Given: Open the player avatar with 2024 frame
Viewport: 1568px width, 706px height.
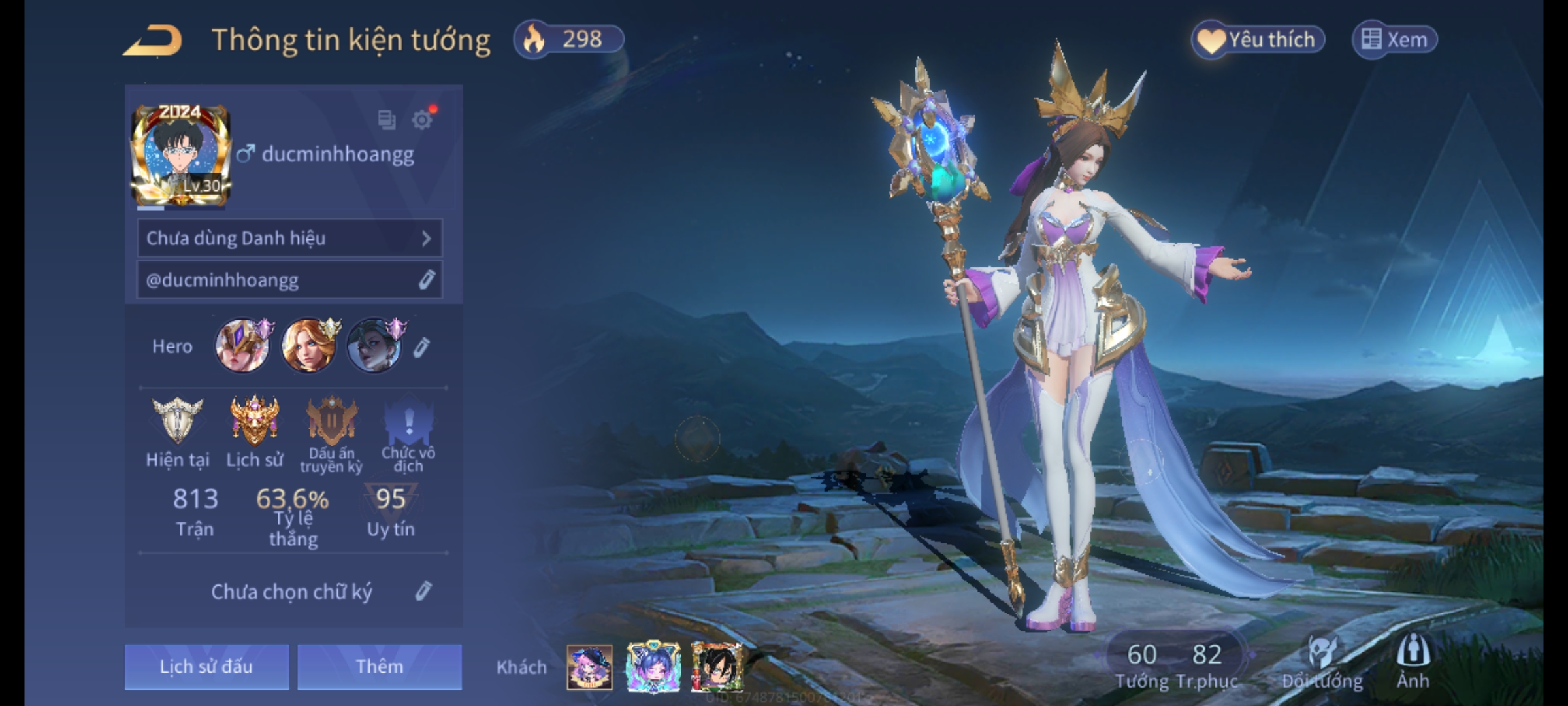Looking at the screenshot, I should coord(181,156).
